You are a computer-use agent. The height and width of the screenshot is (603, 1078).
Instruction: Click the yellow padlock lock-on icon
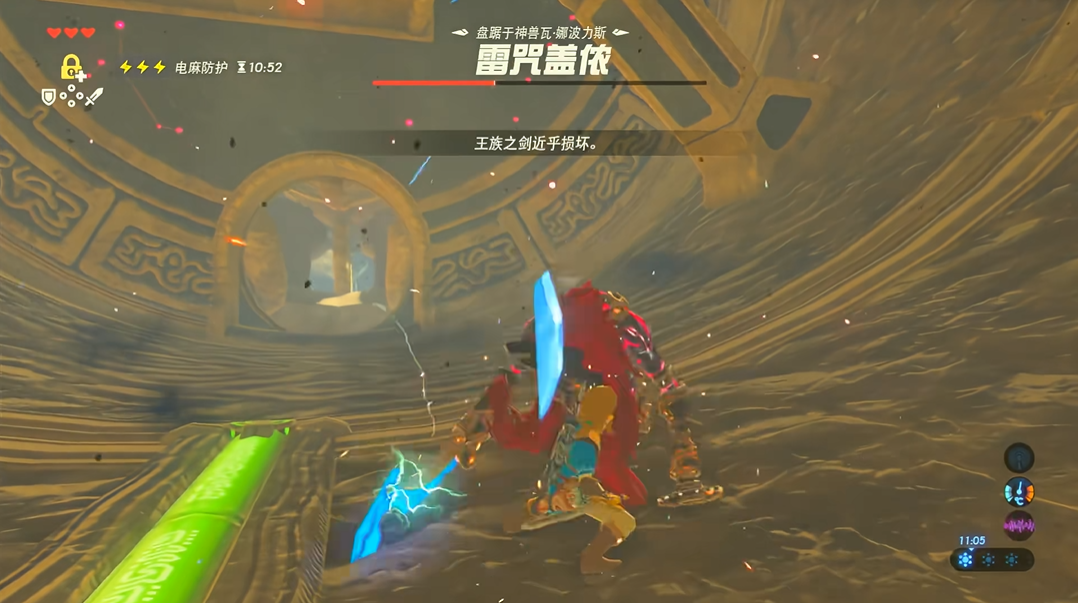(x=71, y=68)
